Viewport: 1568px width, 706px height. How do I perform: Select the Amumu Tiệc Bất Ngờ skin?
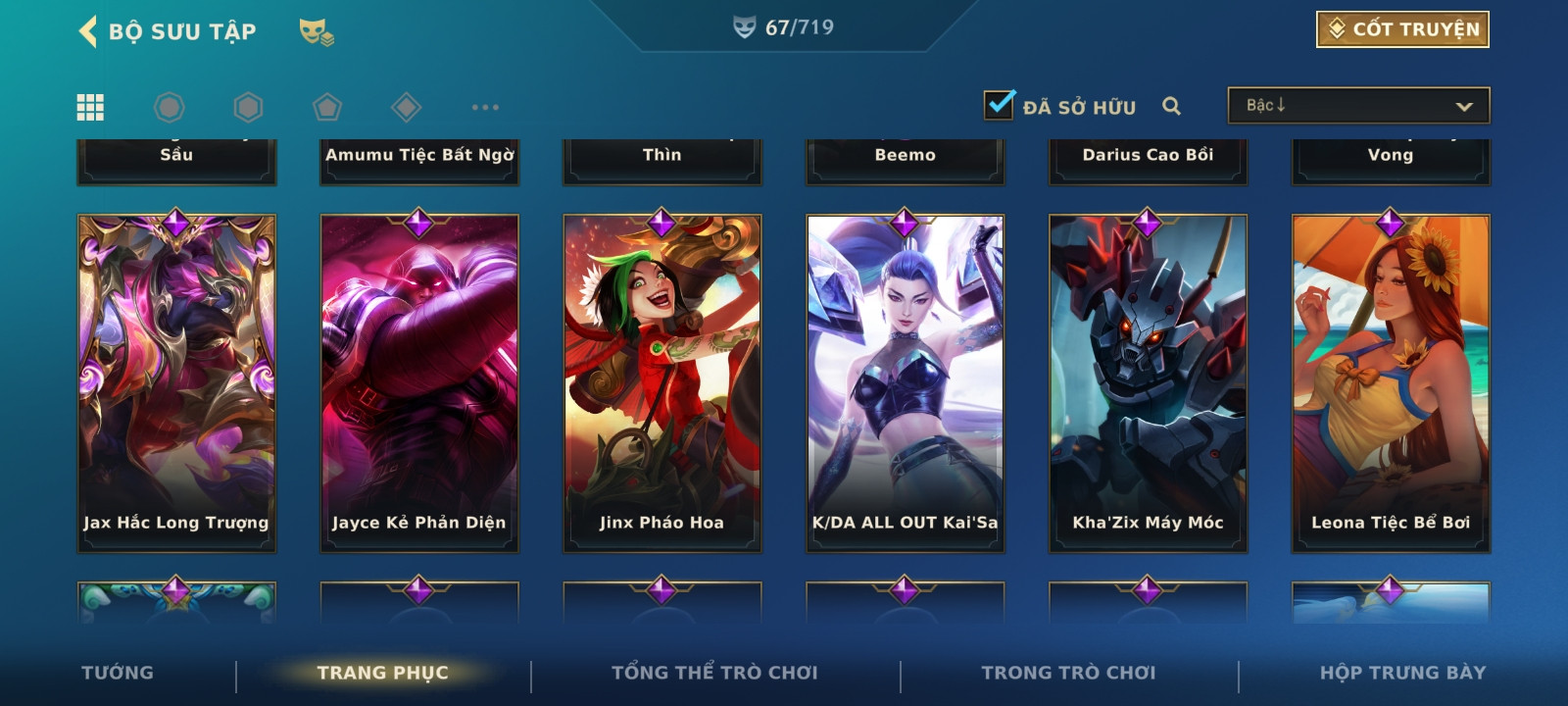419,159
